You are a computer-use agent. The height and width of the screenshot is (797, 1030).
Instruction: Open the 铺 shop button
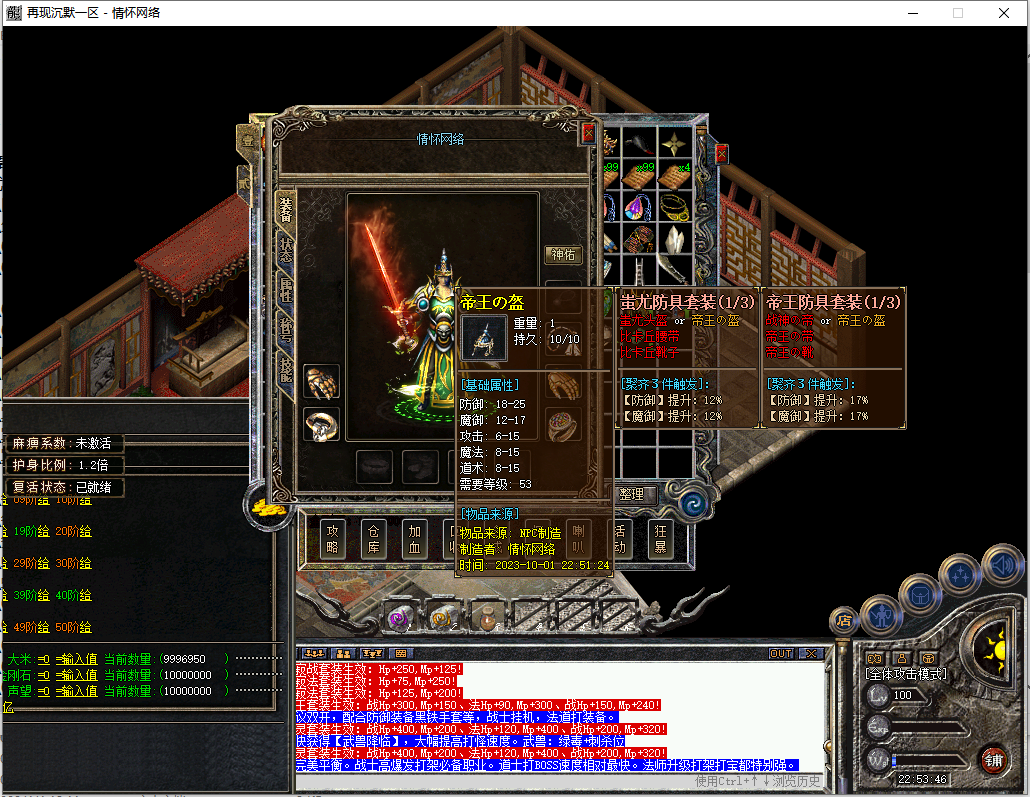pos(993,758)
